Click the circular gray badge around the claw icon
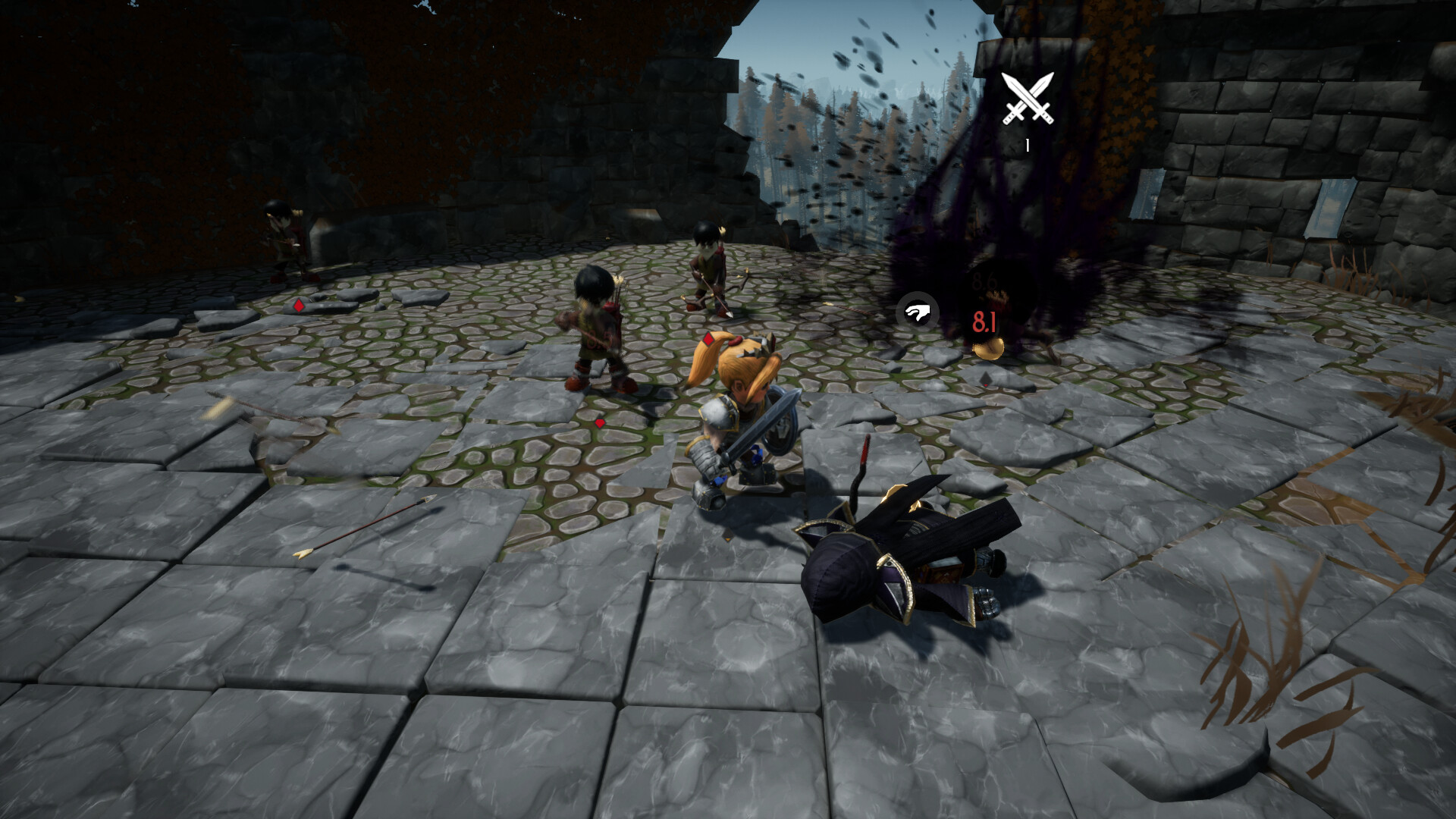The height and width of the screenshot is (819, 1456). (x=918, y=311)
